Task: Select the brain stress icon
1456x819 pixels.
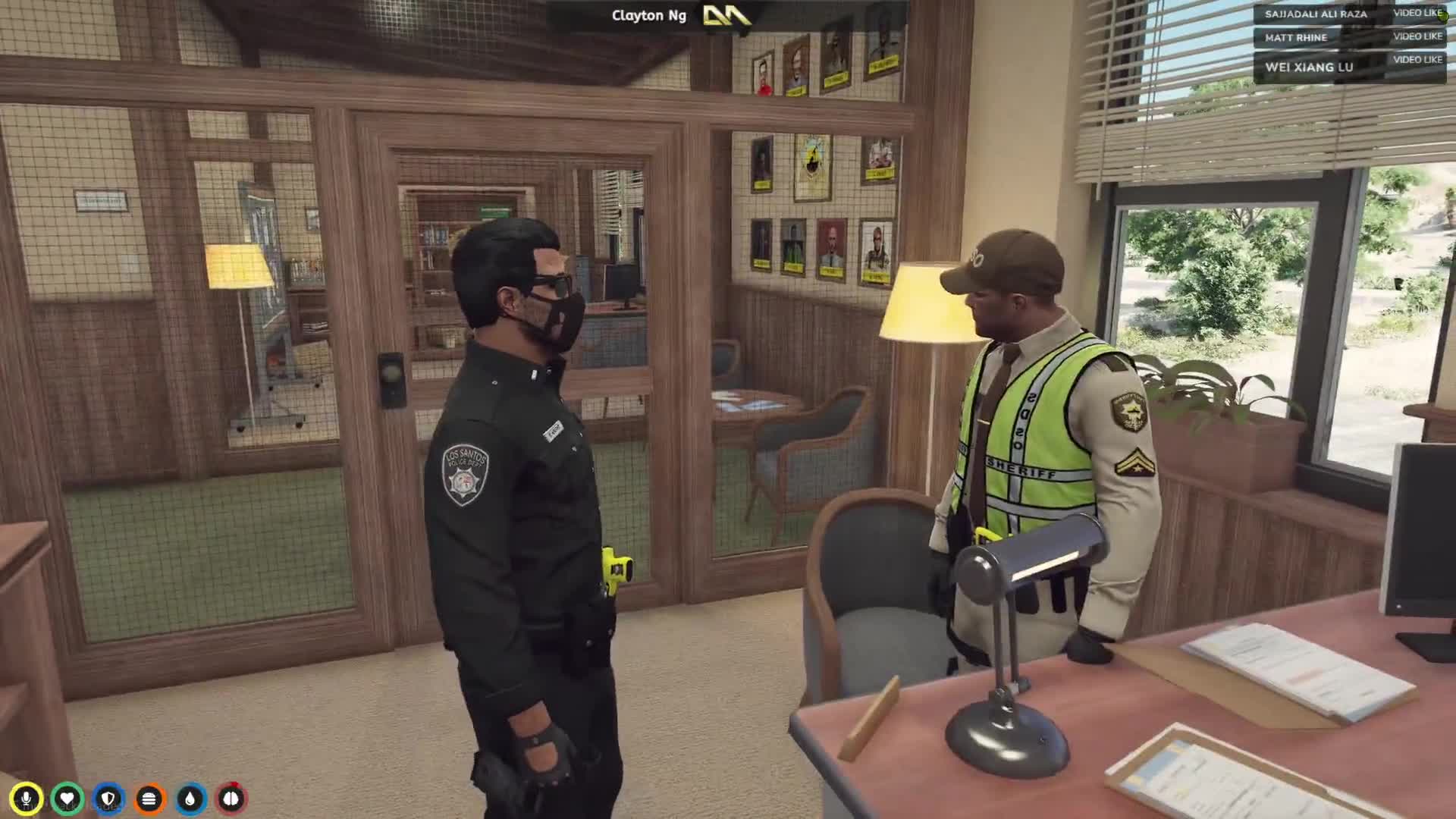Action: [231, 799]
